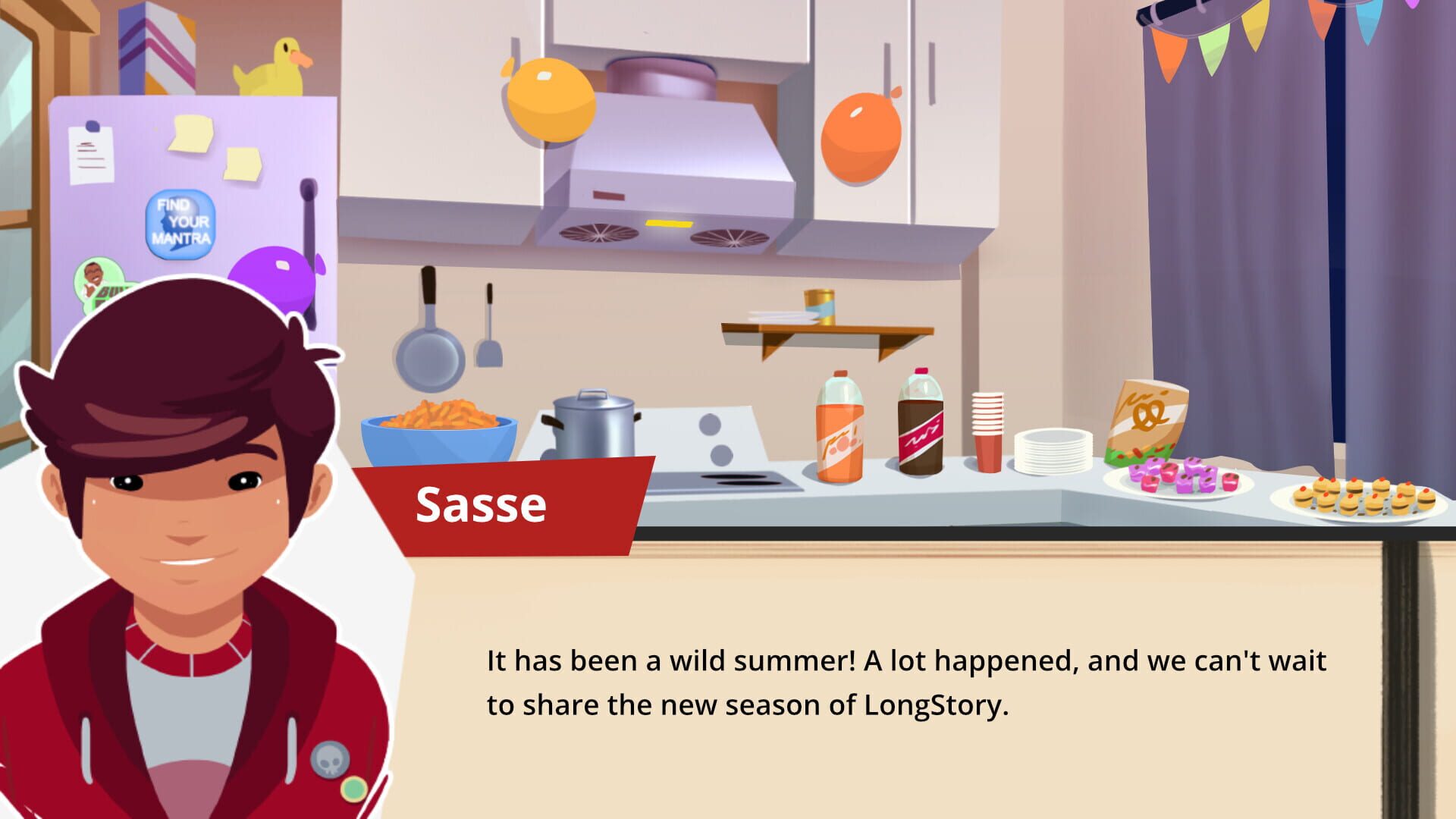Toggle the yellow light on the range hood
The image size is (1456, 819).
click(x=670, y=222)
